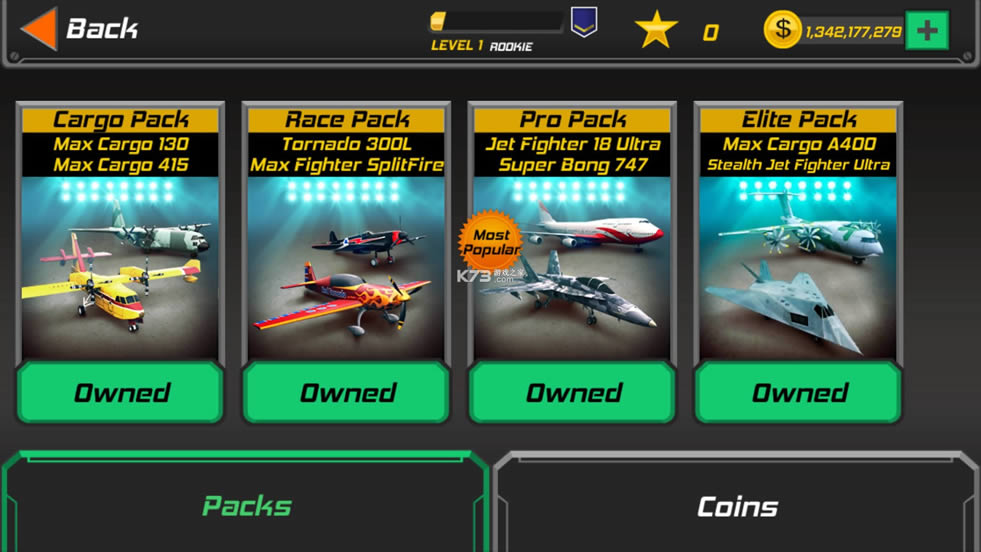Image resolution: width=981 pixels, height=552 pixels.
Task: Tap the Owned button under Race Pack
Action: pyautogui.click(x=347, y=392)
